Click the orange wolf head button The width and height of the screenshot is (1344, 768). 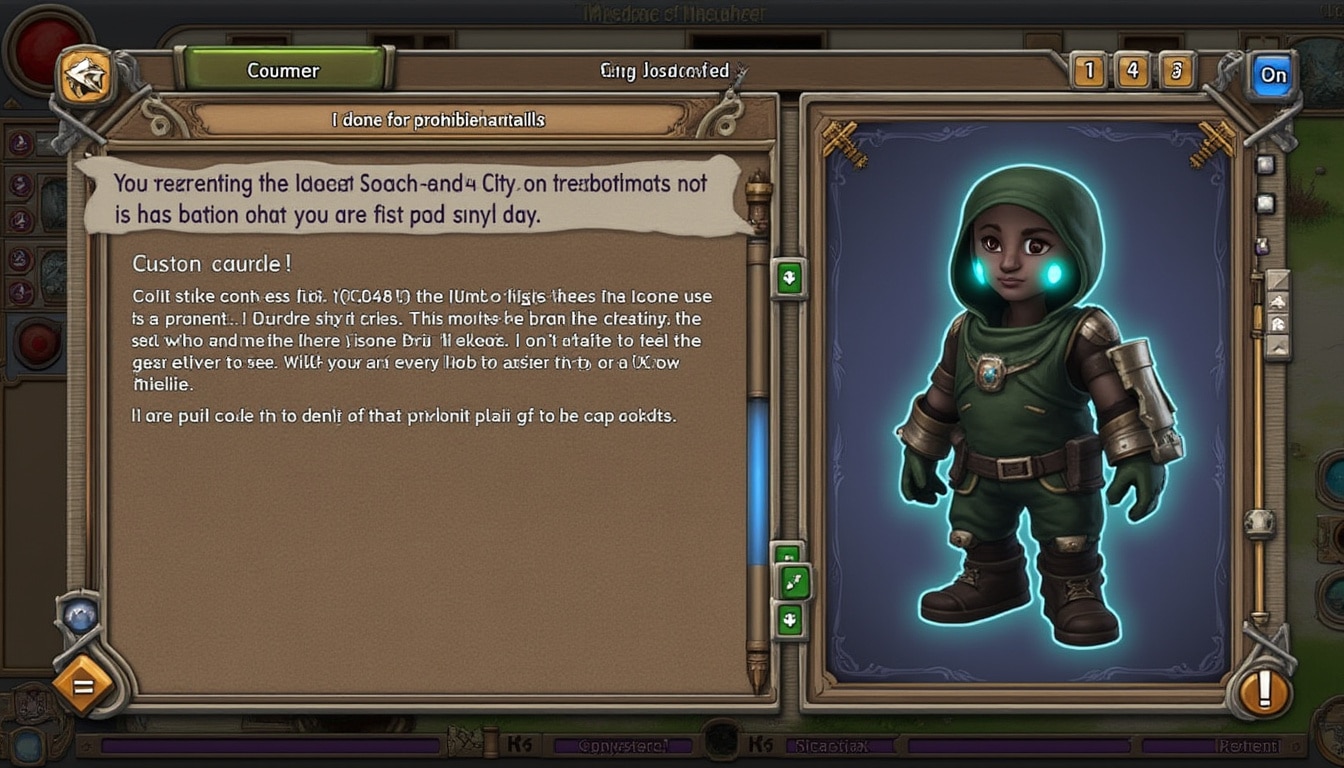(86, 76)
